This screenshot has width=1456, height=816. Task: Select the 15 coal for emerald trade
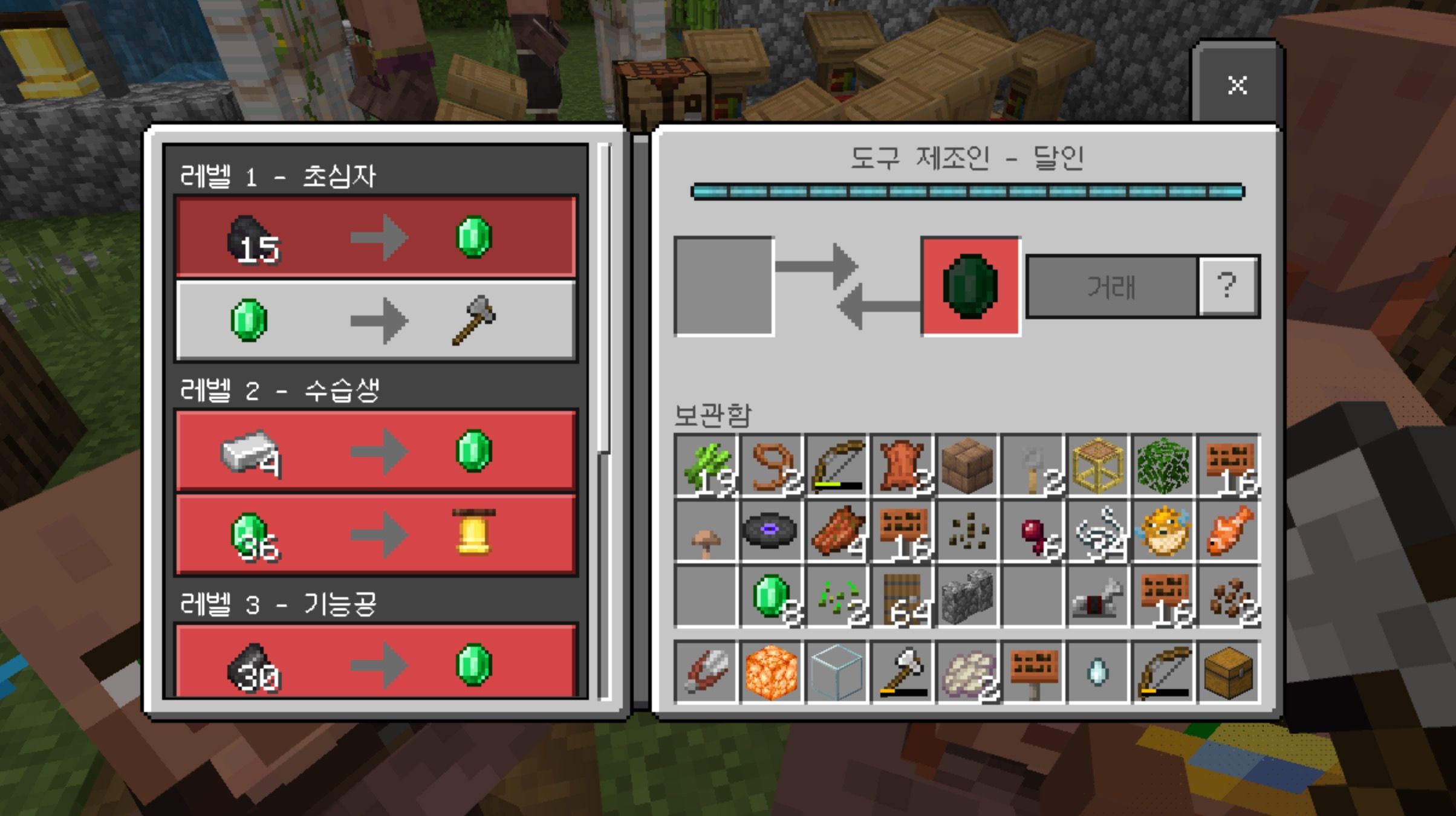point(375,238)
